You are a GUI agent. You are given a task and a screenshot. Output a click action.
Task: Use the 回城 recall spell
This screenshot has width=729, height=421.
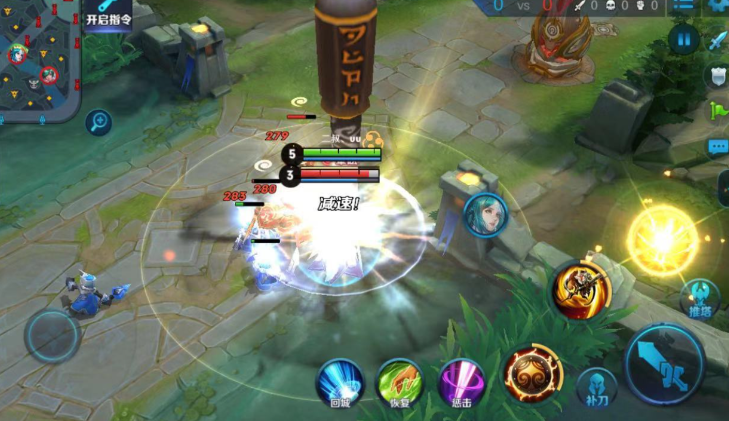tap(340, 384)
